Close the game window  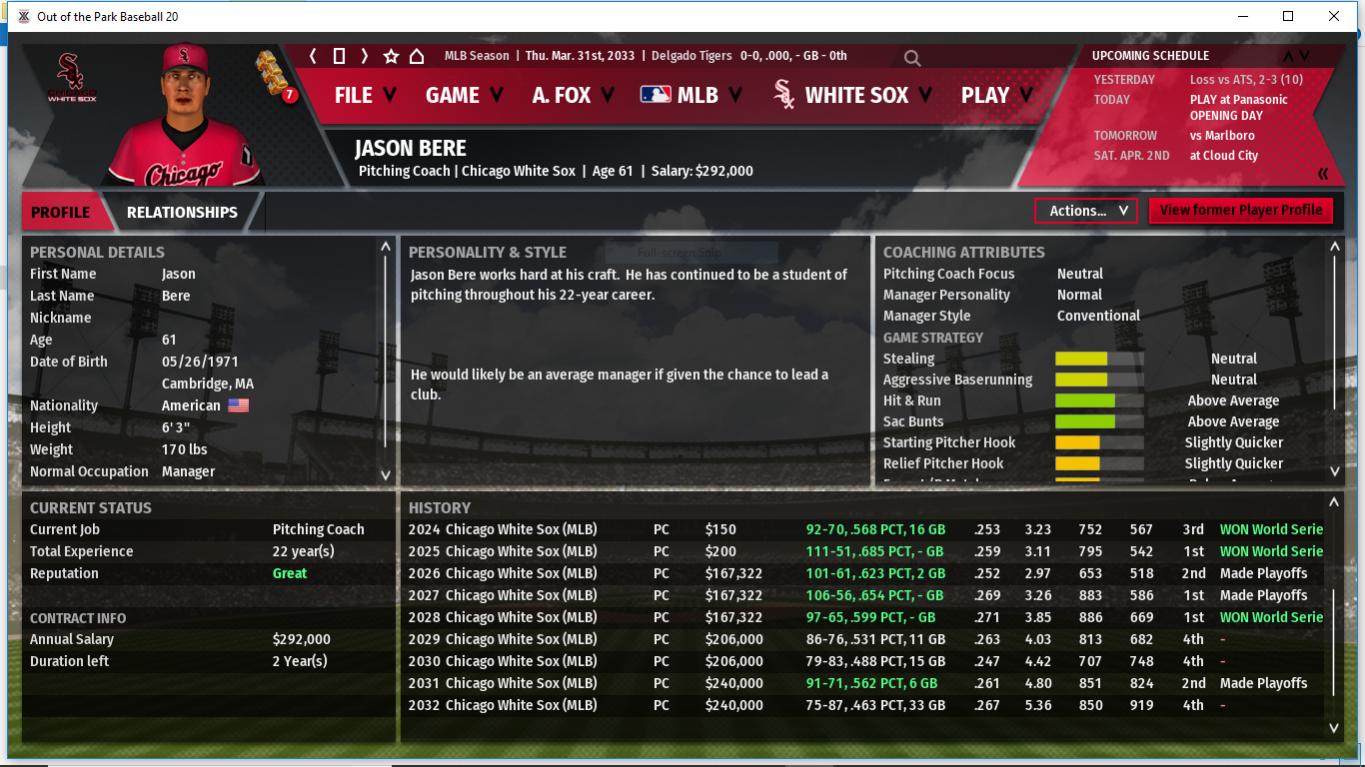coord(1334,16)
